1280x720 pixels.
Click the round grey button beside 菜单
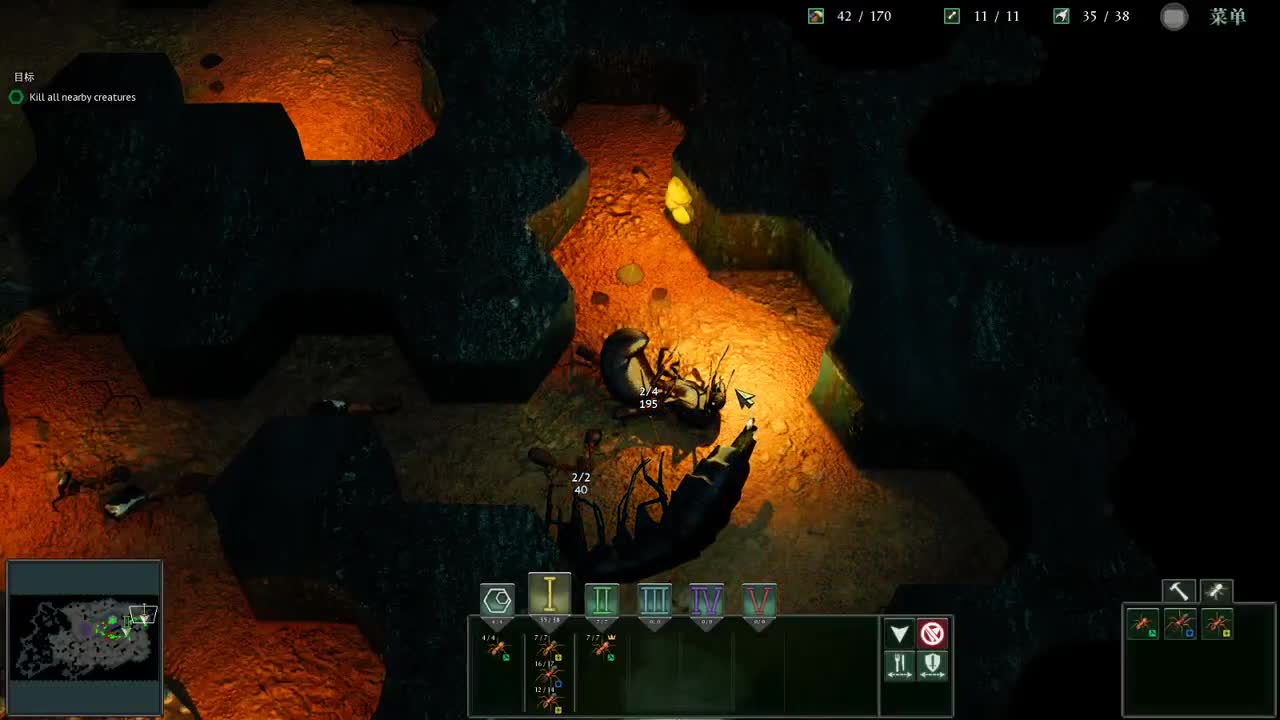click(x=1174, y=17)
